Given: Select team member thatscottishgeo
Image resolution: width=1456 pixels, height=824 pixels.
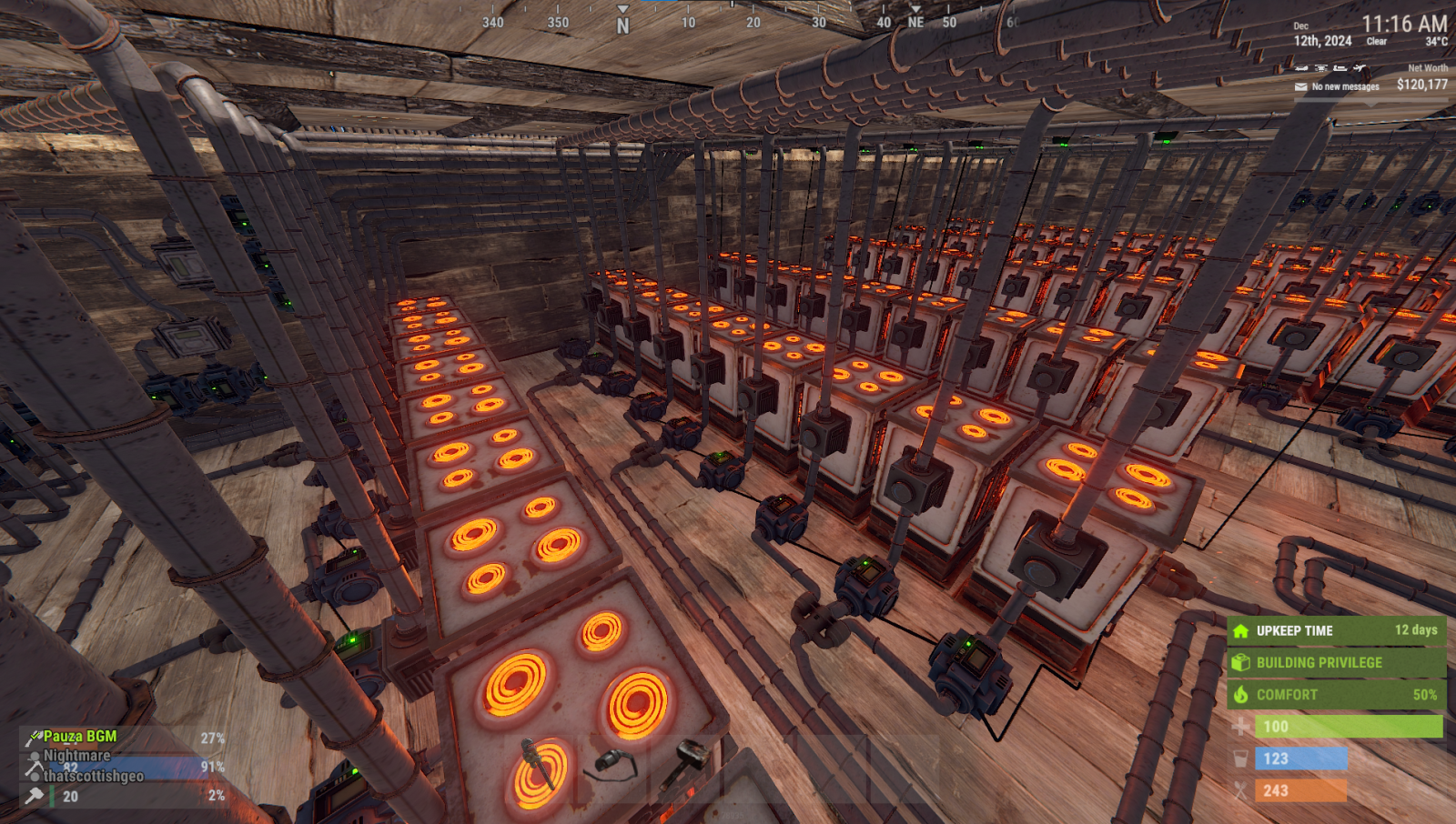Looking at the screenshot, I should (x=94, y=776).
